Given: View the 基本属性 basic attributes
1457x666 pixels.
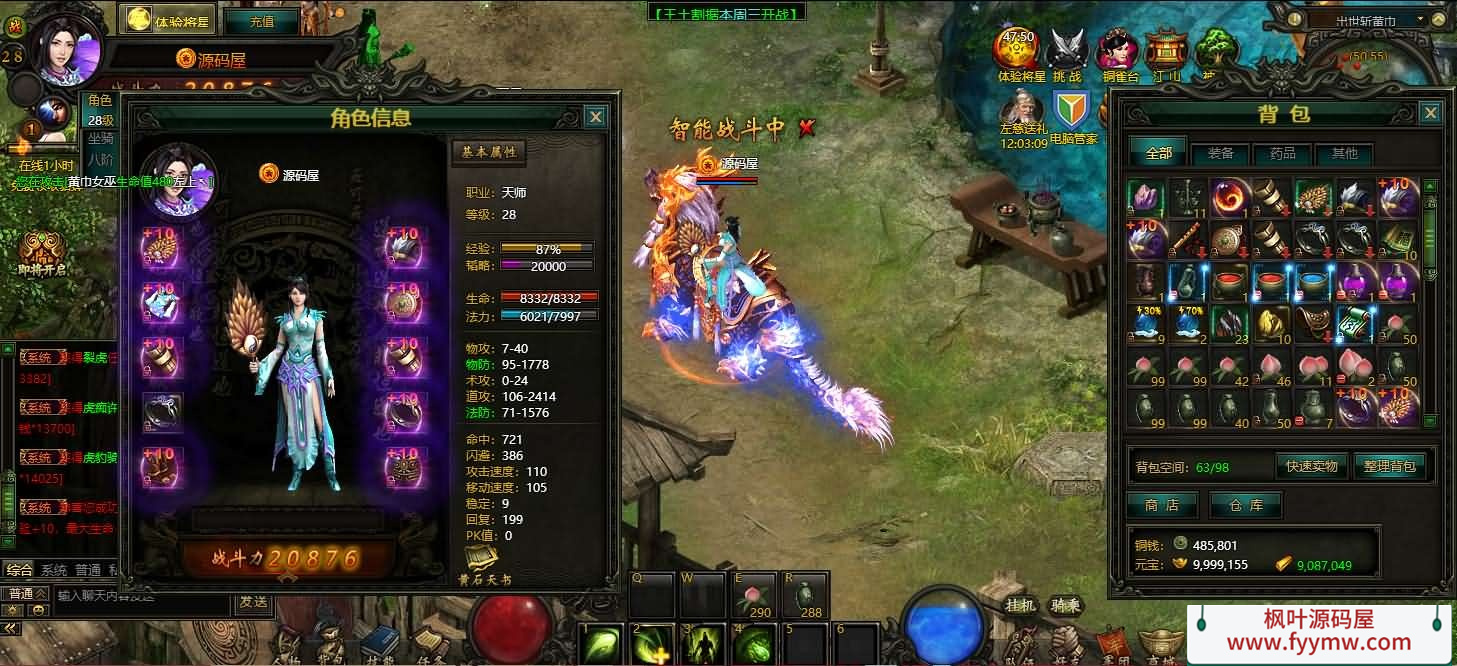Looking at the screenshot, I should point(488,152).
